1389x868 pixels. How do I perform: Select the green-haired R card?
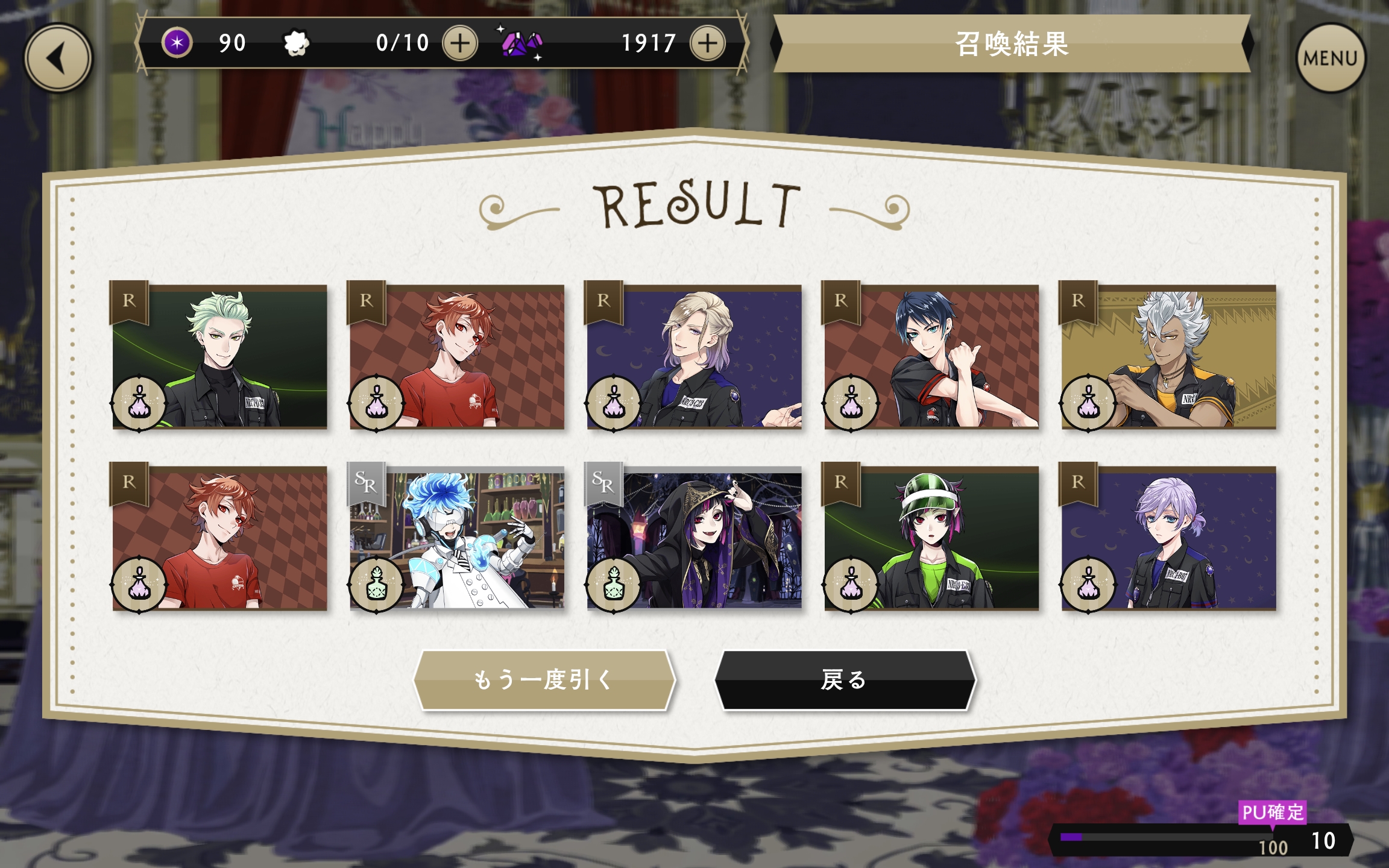(219, 357)
